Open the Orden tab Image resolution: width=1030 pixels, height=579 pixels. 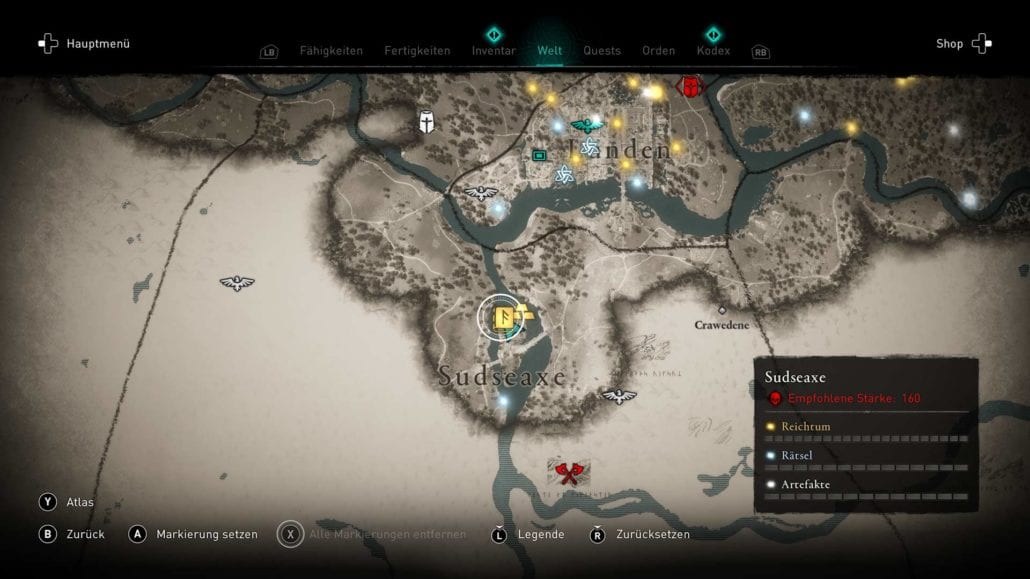coord(659,51)
